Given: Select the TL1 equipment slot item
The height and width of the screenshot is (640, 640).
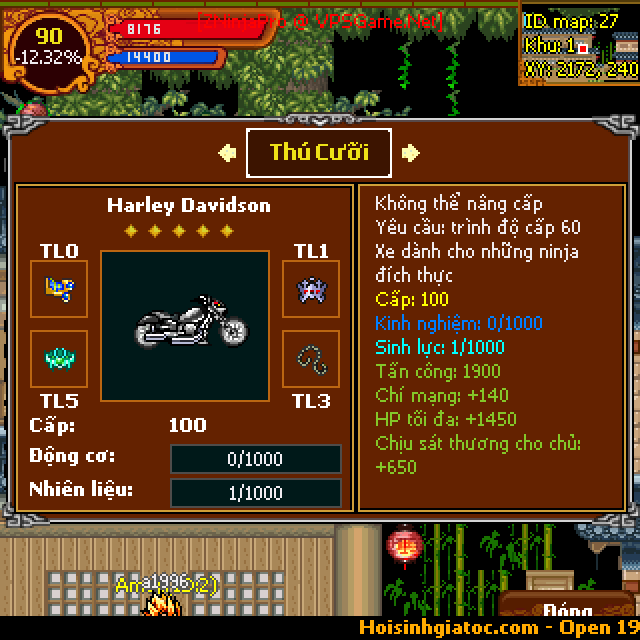Looking at the screenshot, I should coord(310,289).
